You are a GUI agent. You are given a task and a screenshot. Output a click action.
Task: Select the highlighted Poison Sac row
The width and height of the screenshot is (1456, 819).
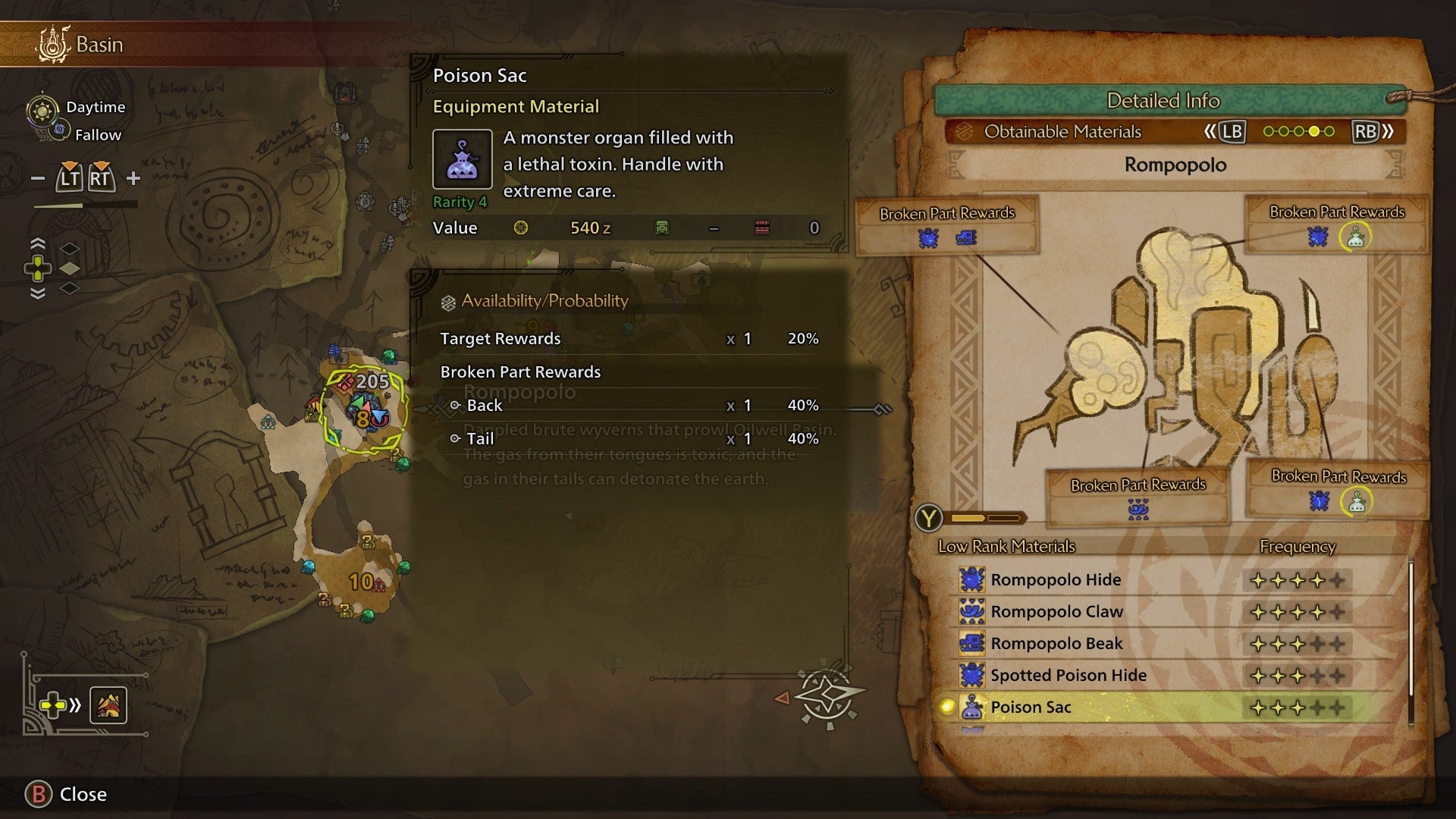[x=1031, y=708]
